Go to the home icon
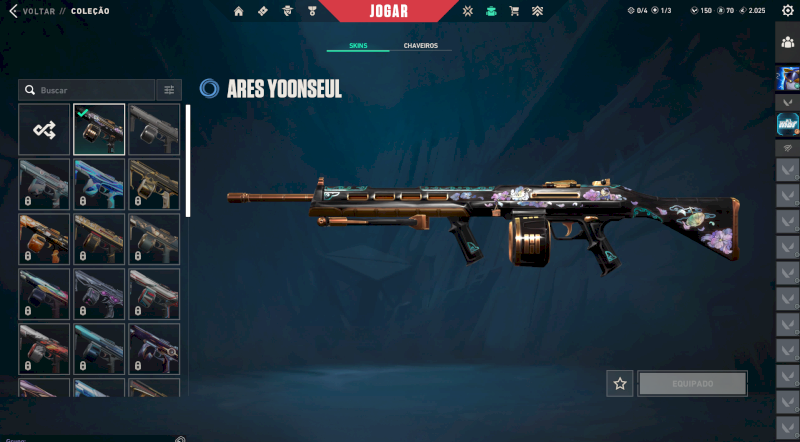 point(239,11)
